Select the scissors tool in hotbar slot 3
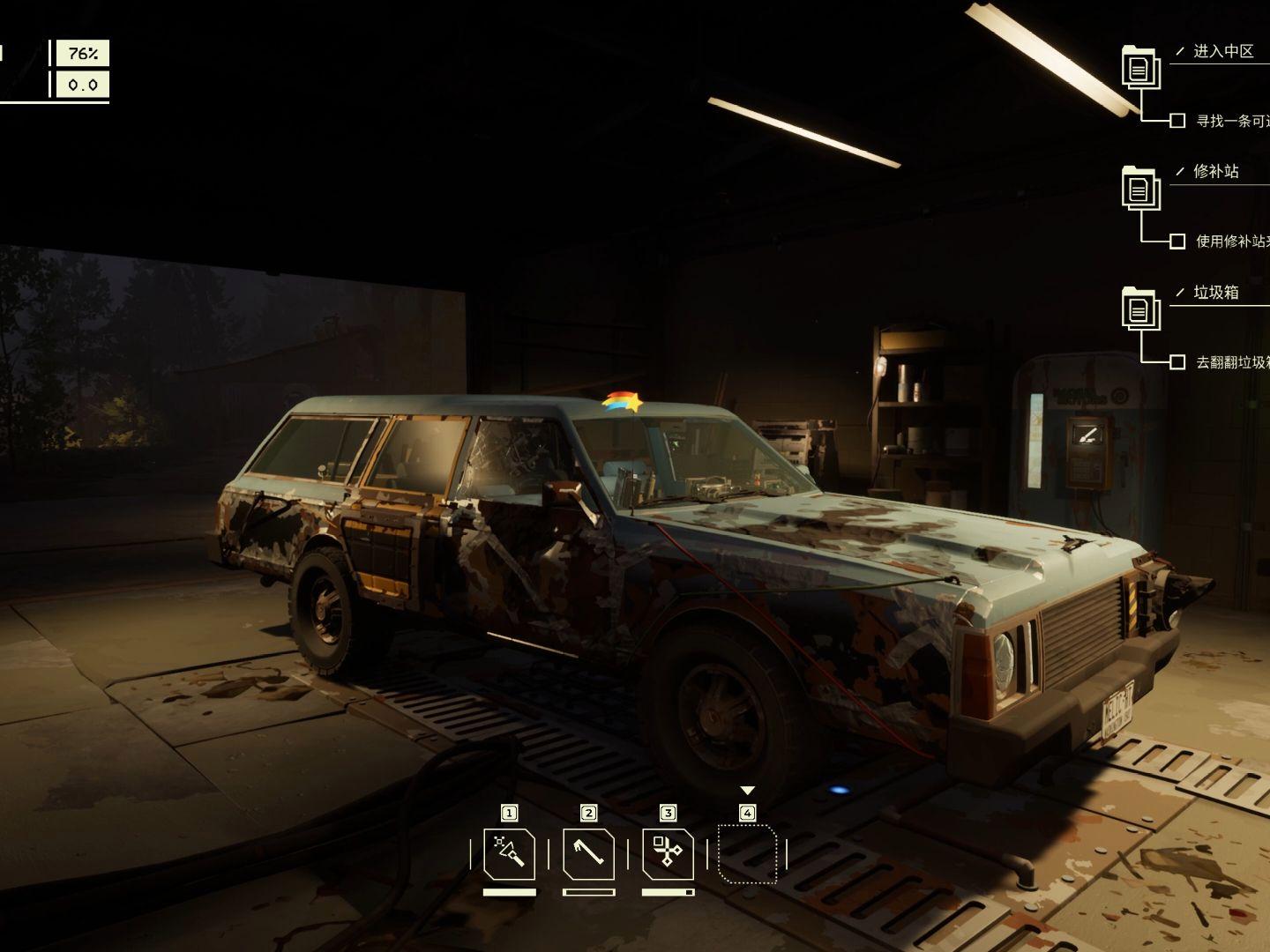The image size is (1270, 952). coord(668,853)
